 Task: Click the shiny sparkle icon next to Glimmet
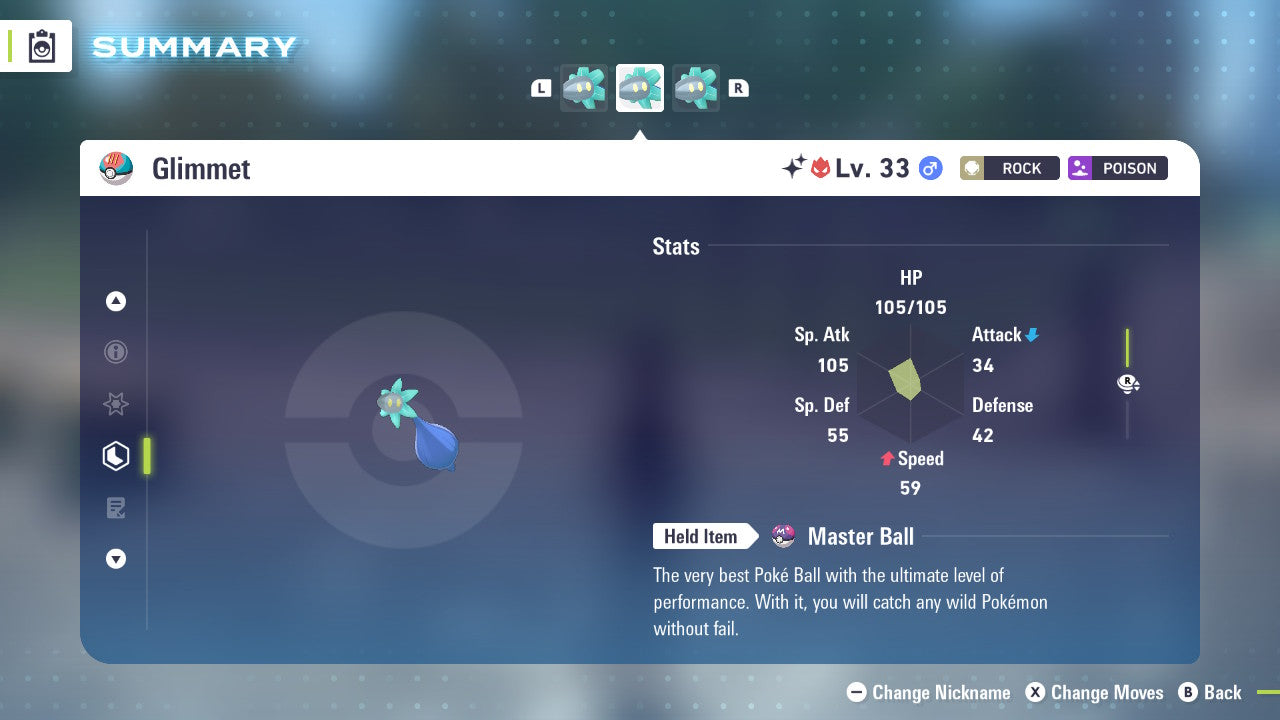pos(793,168)
